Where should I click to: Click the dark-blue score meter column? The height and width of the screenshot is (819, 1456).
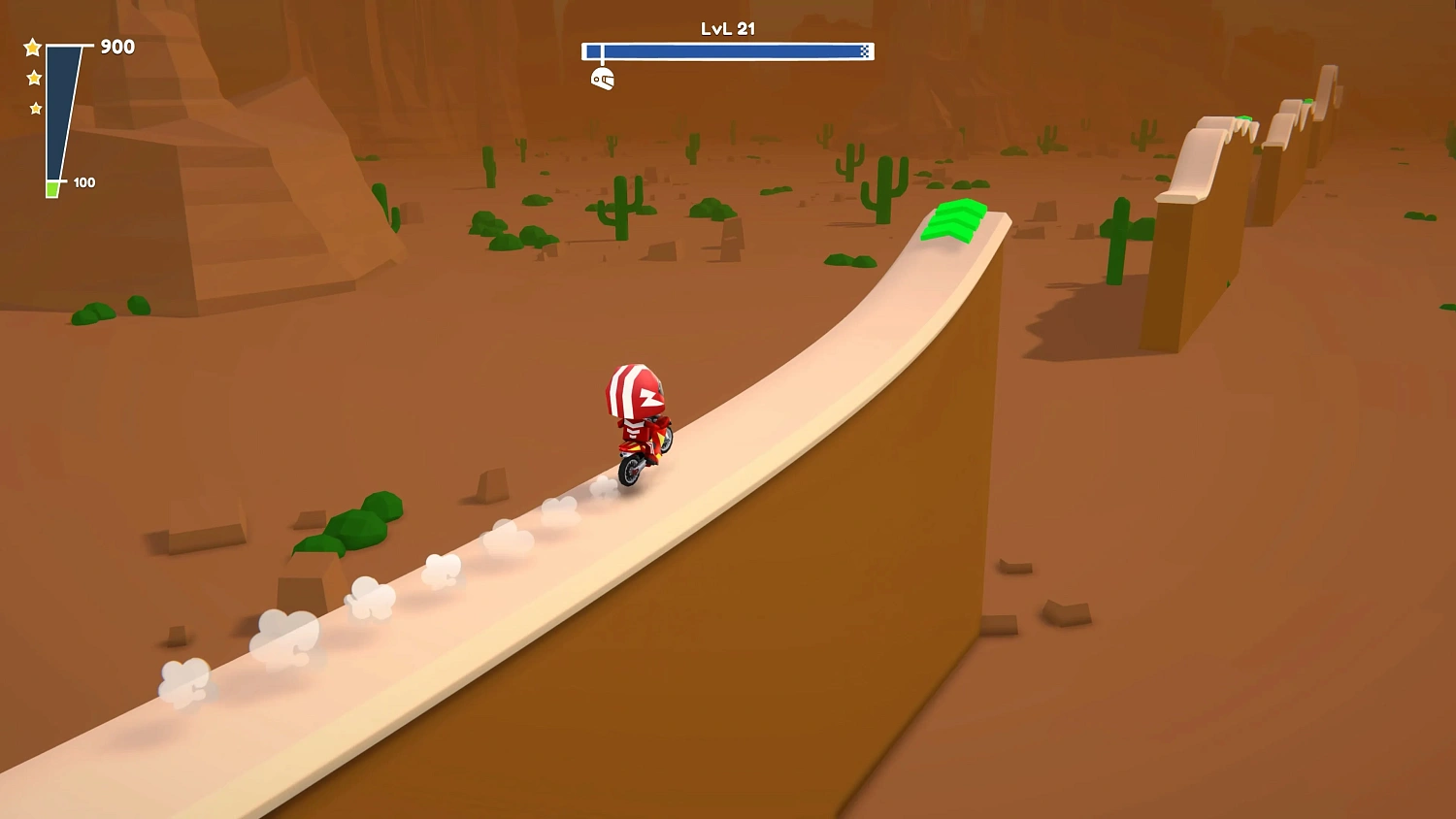click(56, 107)
